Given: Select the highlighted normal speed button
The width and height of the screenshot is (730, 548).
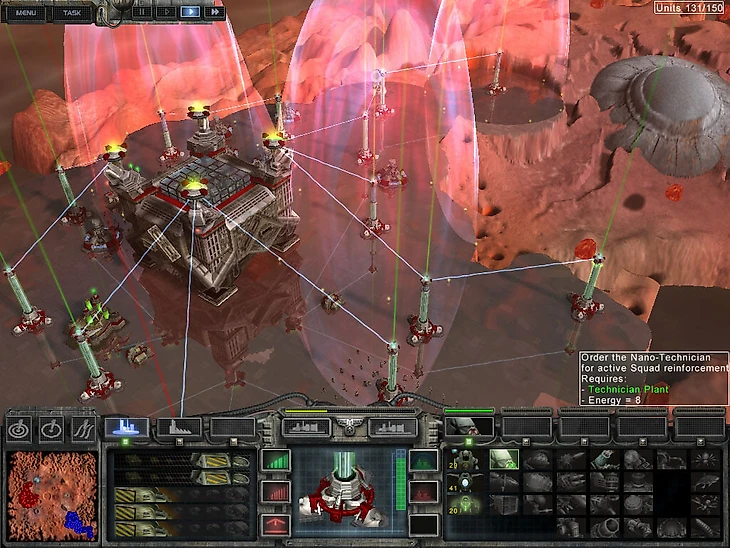Looking at the screenshot, I should (x=190, y=11).
